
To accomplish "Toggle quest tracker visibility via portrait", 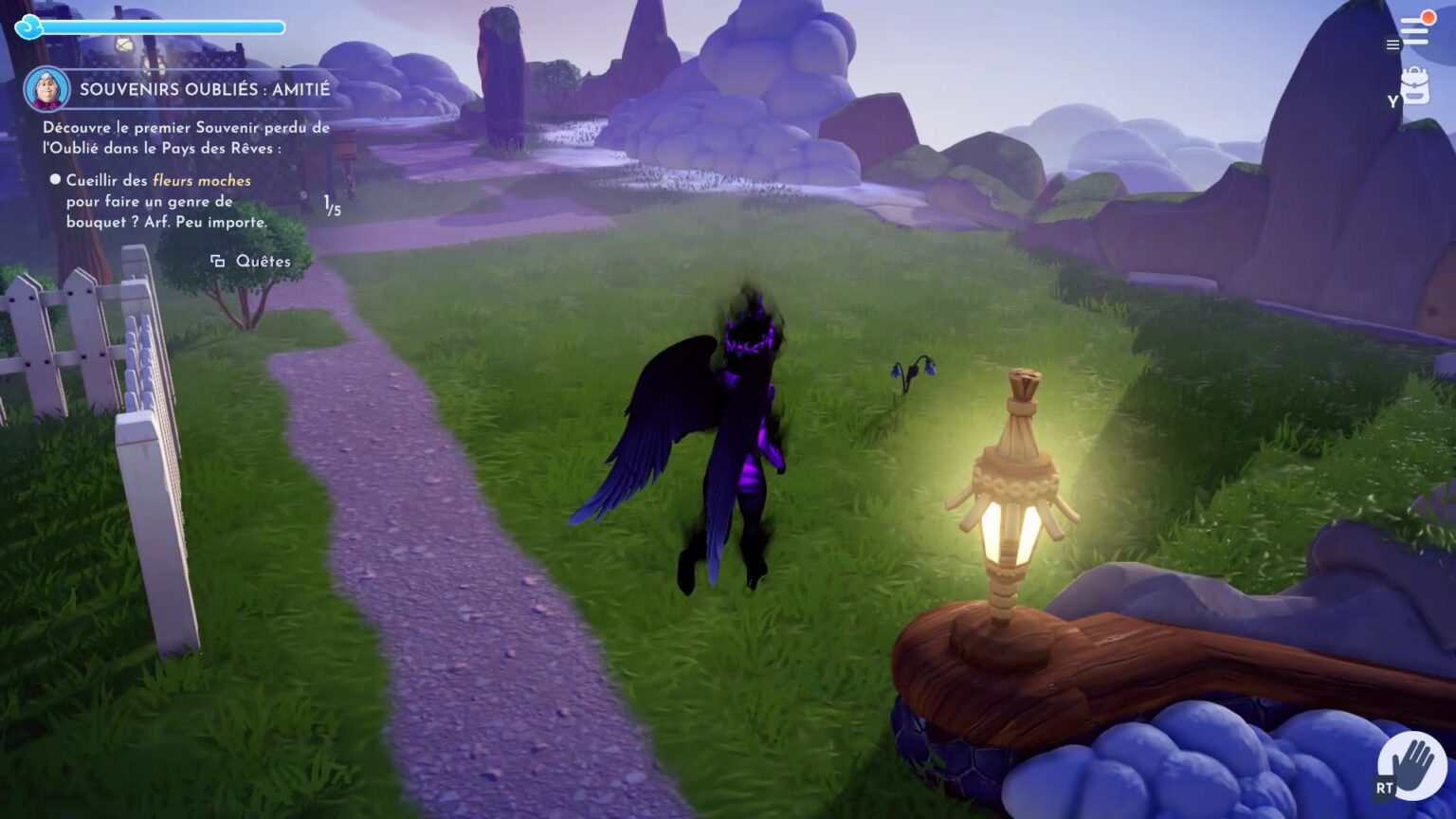I will [46, 88].
